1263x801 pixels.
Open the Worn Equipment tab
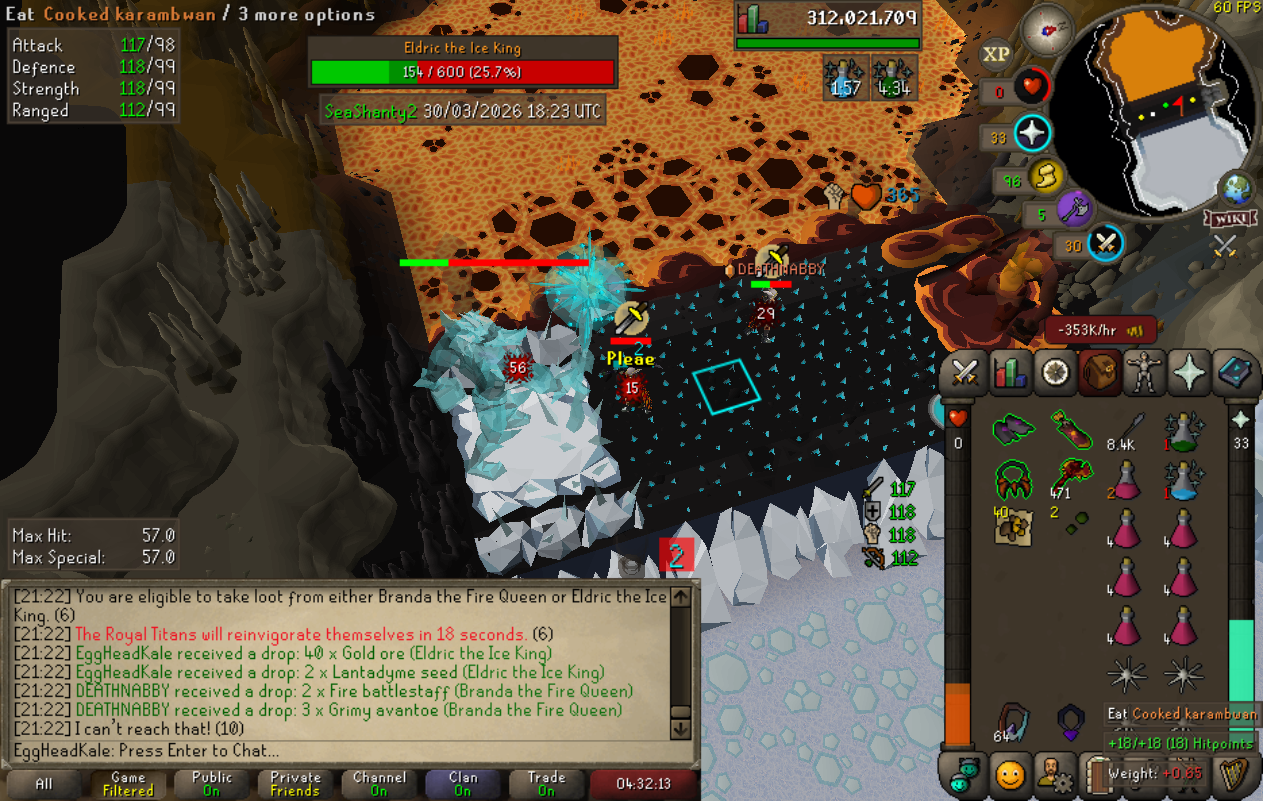pyautogui.click(x=1144, y=373)
